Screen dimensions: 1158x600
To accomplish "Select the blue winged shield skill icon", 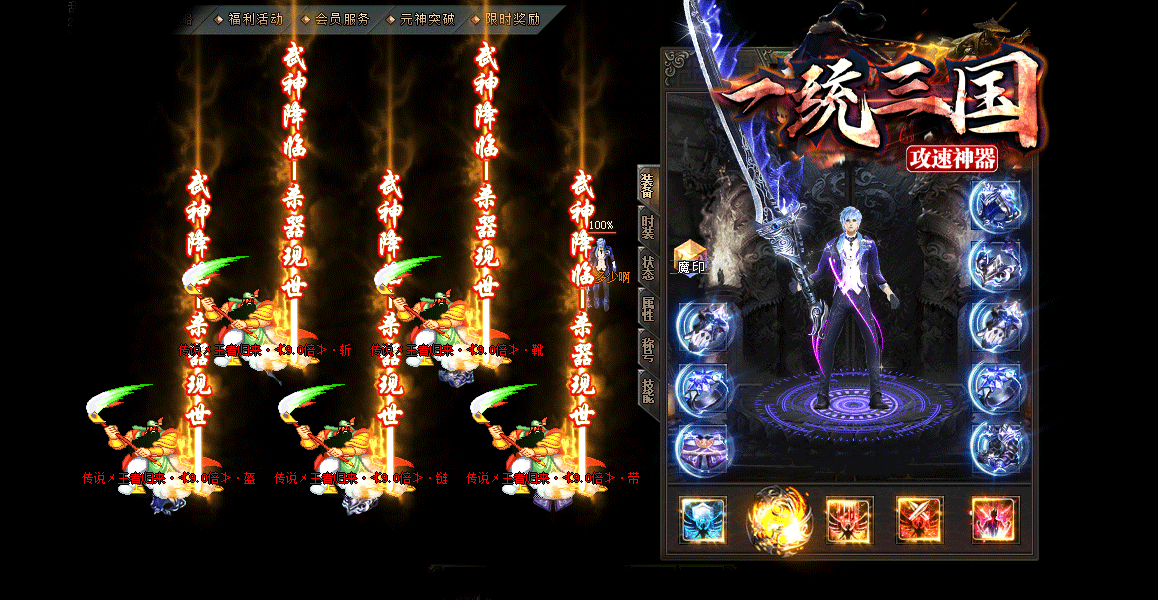I will pyautogui.click(x=703, y=520).
